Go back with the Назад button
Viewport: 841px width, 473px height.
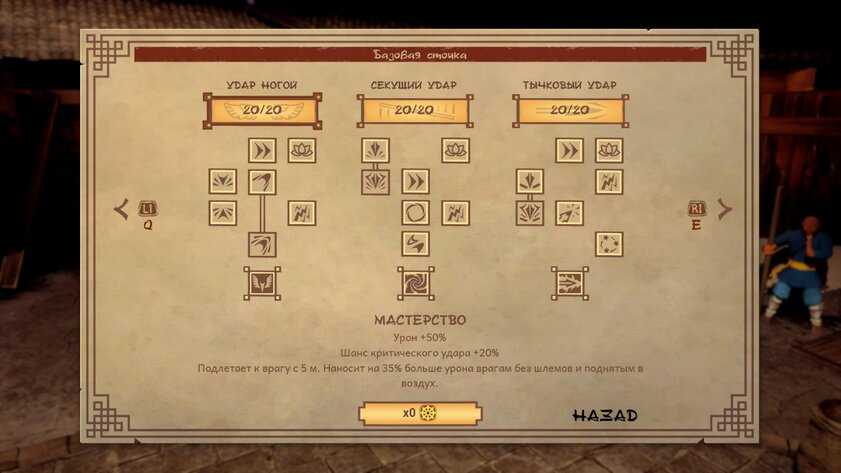[604, 415]
